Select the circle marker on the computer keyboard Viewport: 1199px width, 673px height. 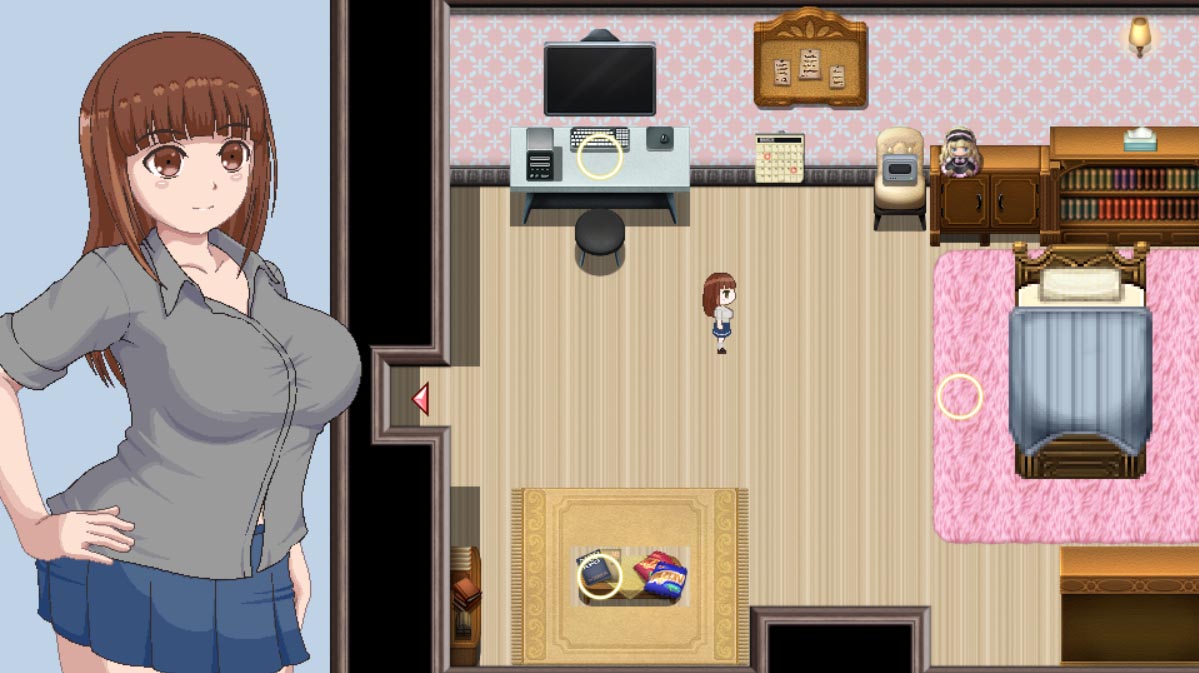click(x=600, y=157)
